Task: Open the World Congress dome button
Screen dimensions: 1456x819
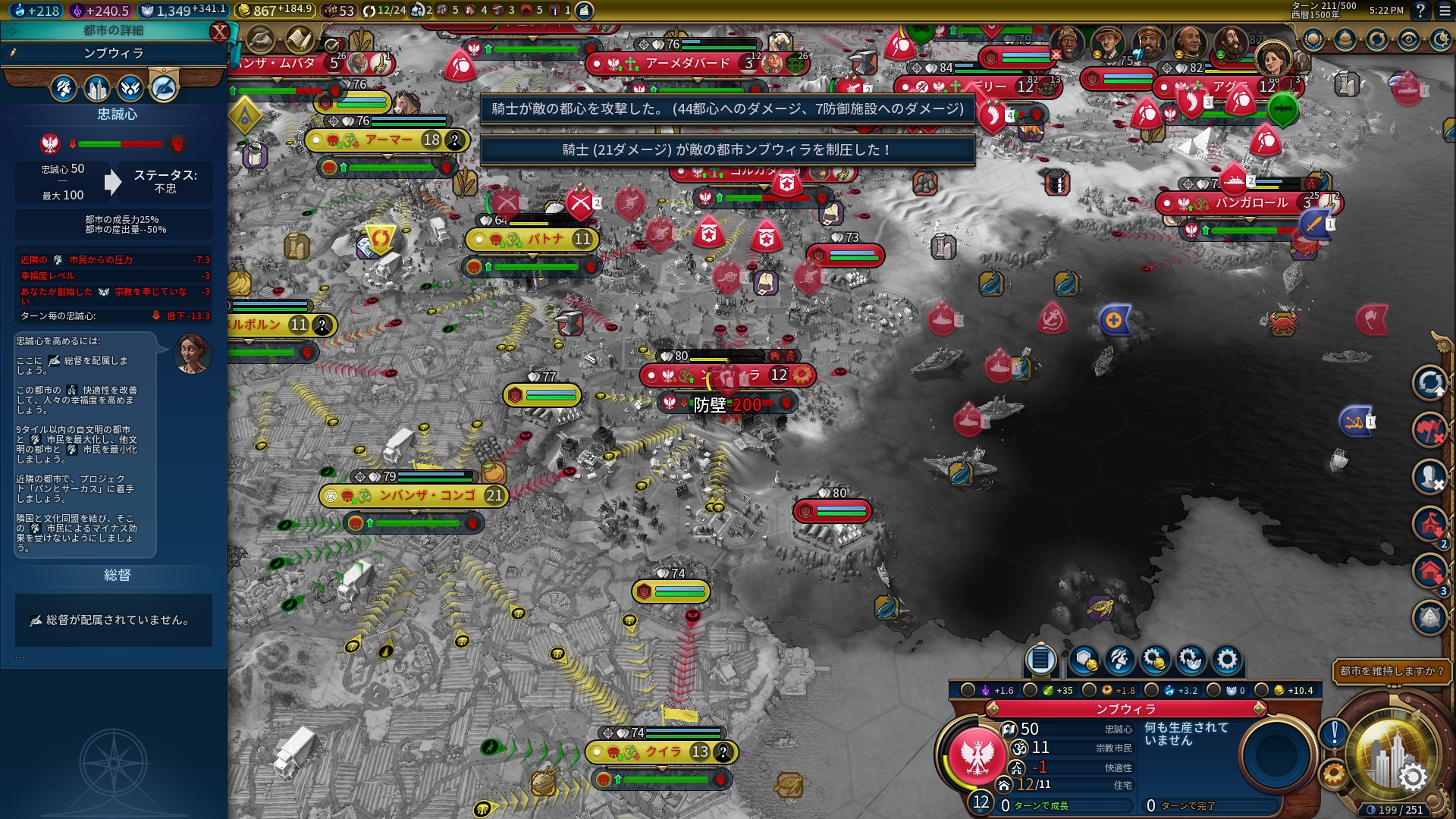Action: point(1345,39)
